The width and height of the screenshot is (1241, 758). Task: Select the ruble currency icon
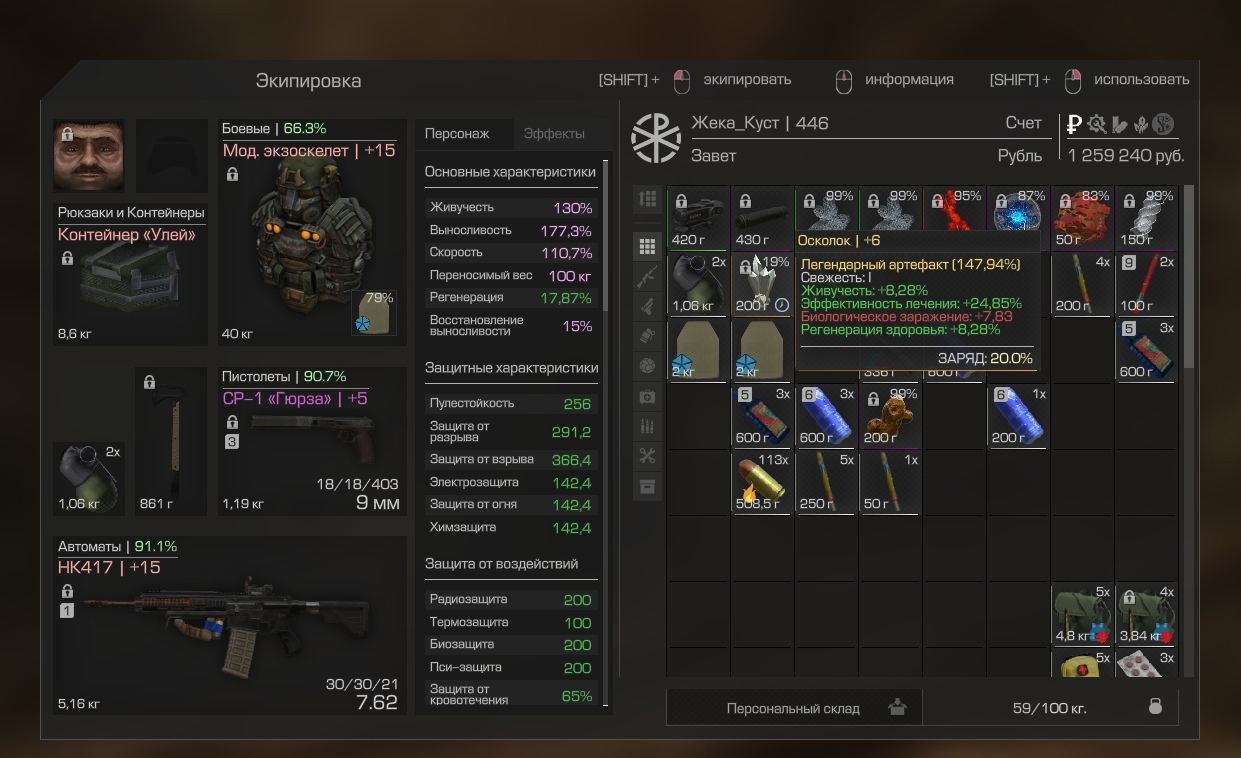click(1074, 124)
